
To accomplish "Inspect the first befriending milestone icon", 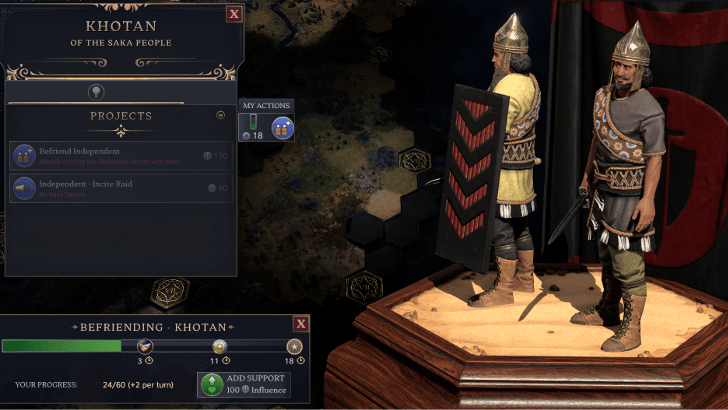I will tap(146, 346).
